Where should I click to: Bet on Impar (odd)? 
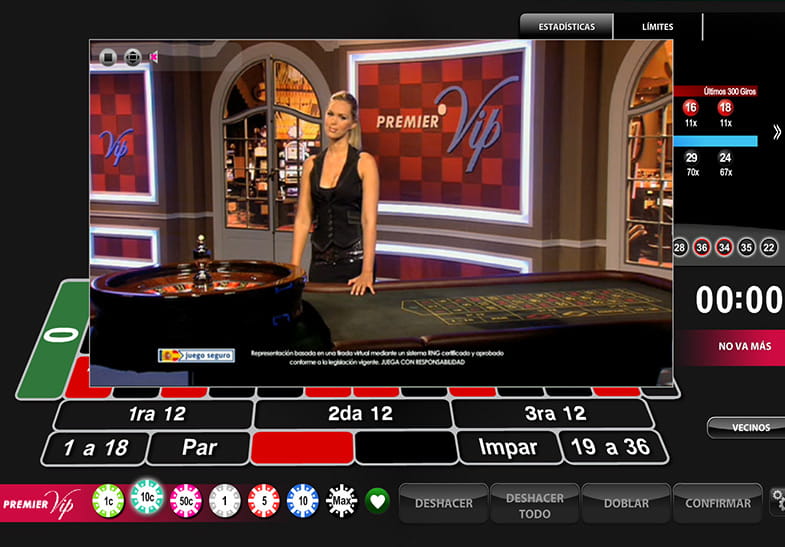[506, 447]
